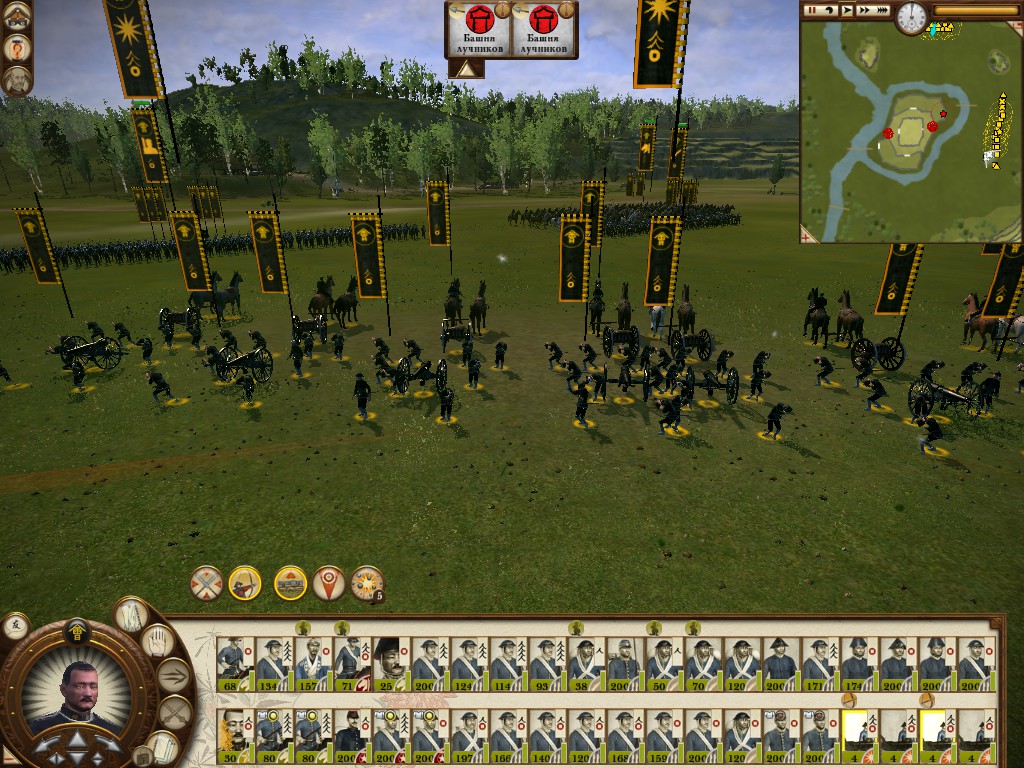This screenshot has width=1024, height=768.
Task: Pause the battle
Action: [x=813, y=10]
